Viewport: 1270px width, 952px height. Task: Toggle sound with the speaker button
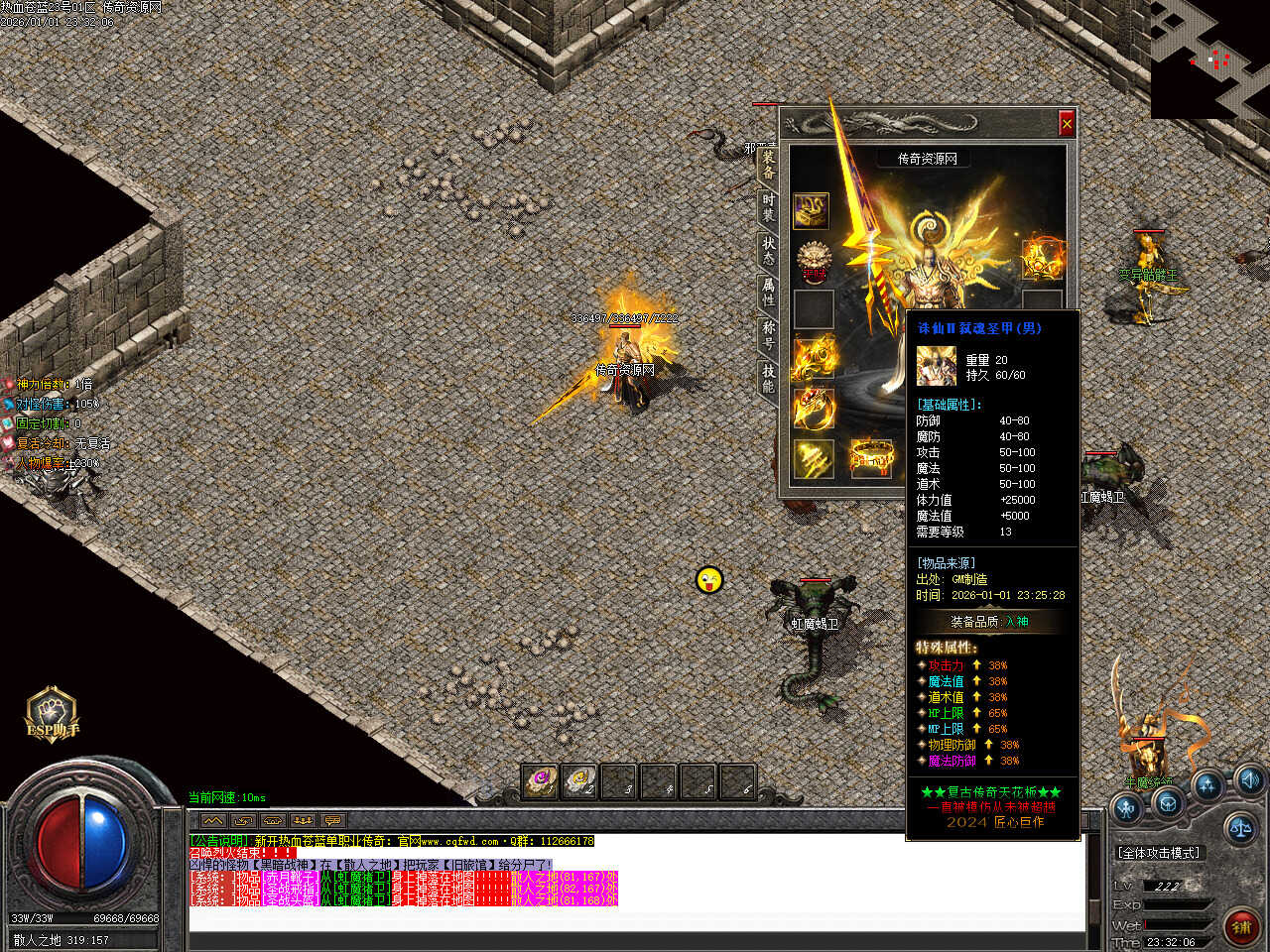[x=1249, y=778]
